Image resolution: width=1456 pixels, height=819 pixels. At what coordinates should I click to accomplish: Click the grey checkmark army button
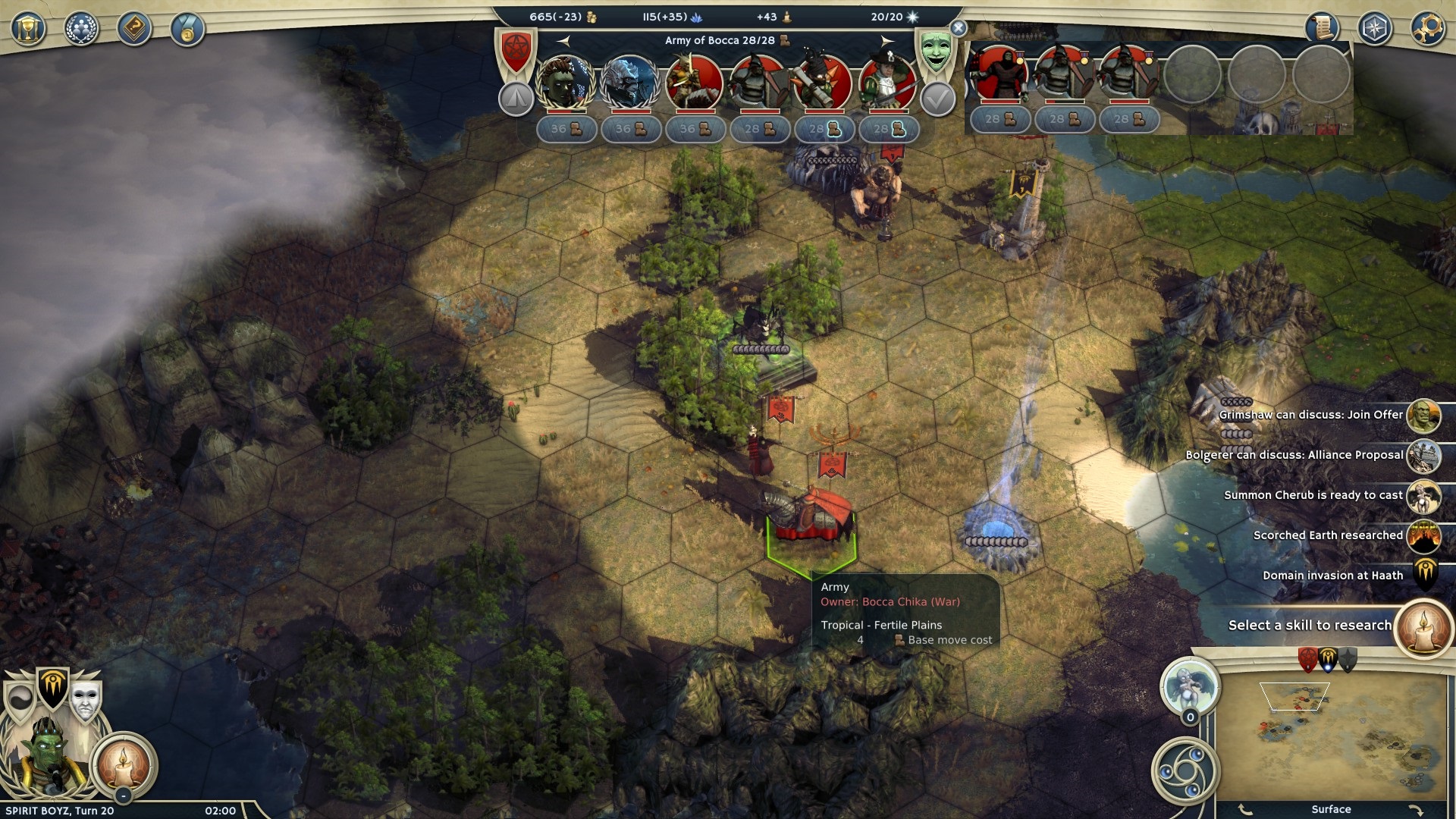(x=937, y=99)
